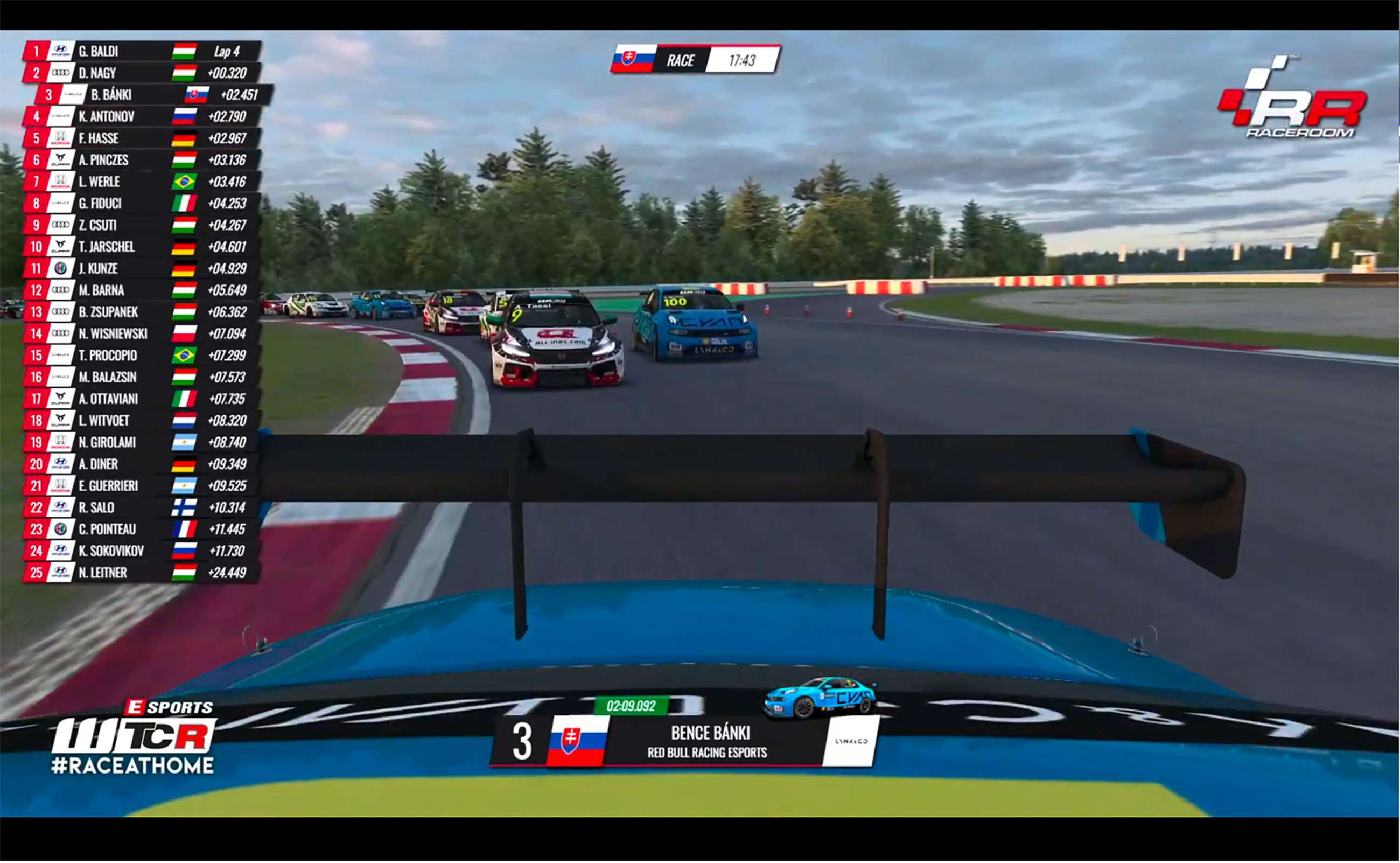Select G. Baldi in the leaderboard
This screenshot has height=863, width=1400.
[141, 51]
